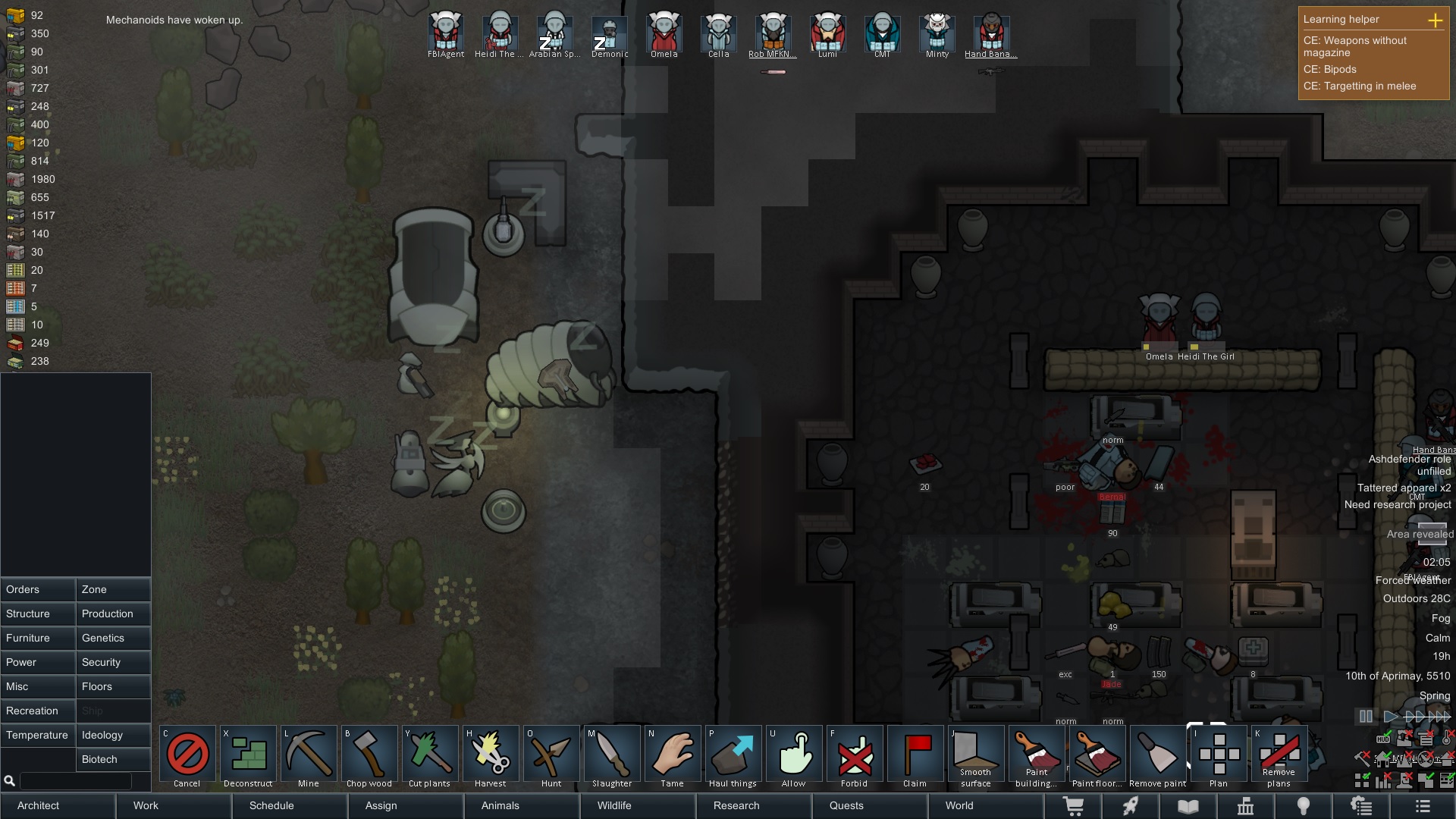Click the Mechanoids have woken up message
The height and width of the screenshot is (819, 1456).
point(174,20)
